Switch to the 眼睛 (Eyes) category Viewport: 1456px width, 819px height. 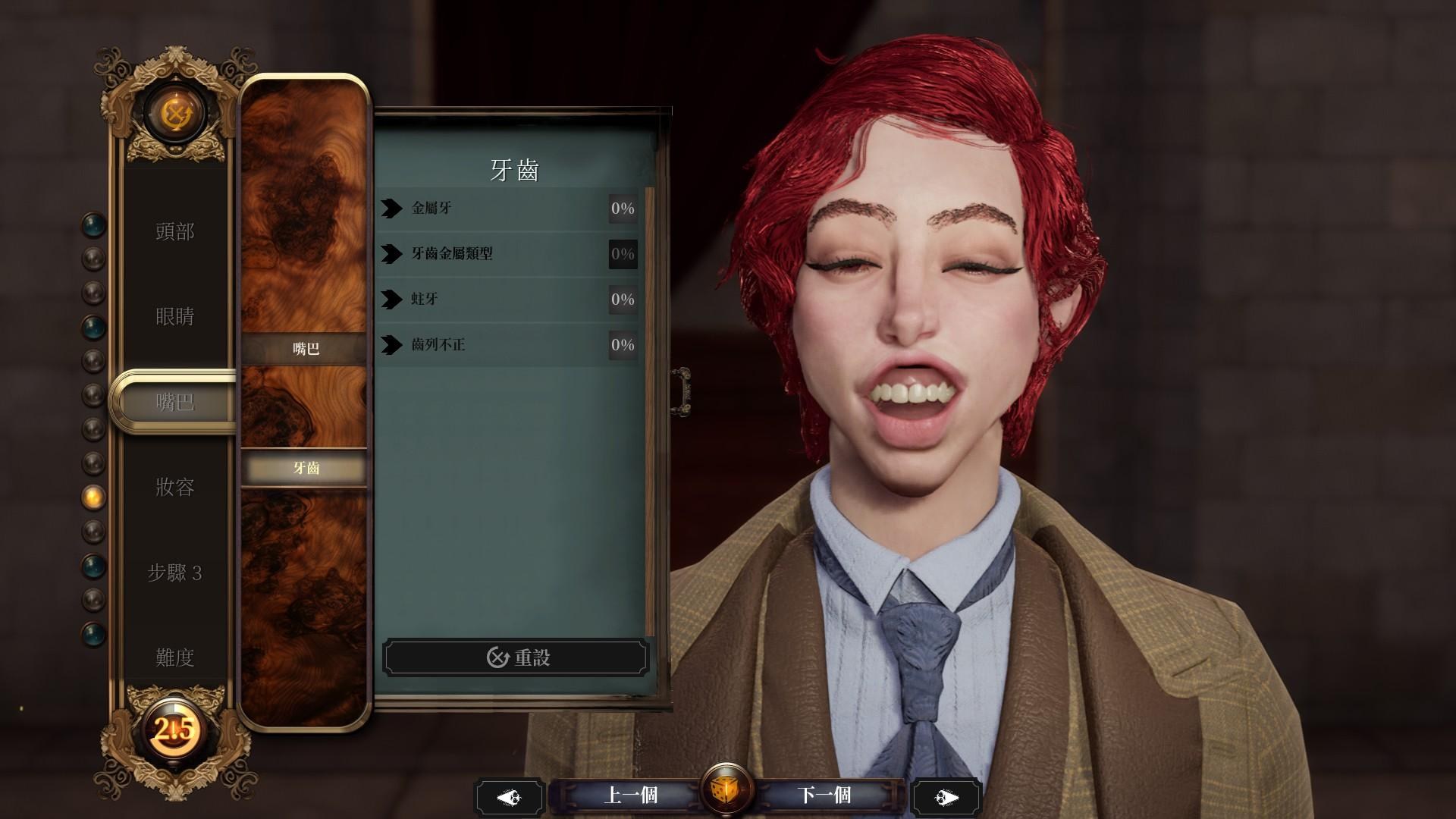[x=175, y=316]
